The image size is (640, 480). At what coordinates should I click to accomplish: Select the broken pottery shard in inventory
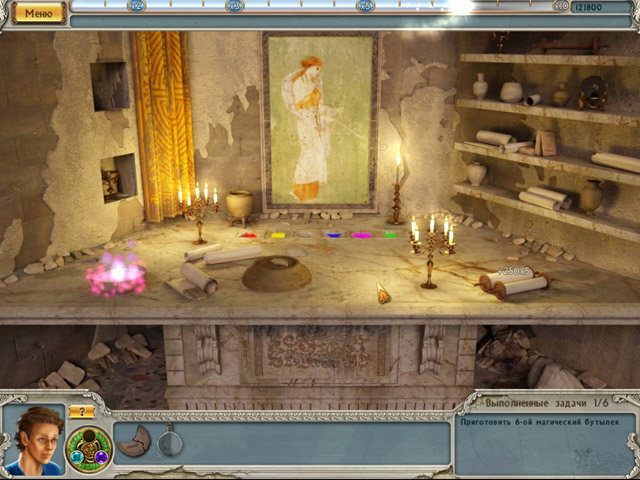pos(137,439)
